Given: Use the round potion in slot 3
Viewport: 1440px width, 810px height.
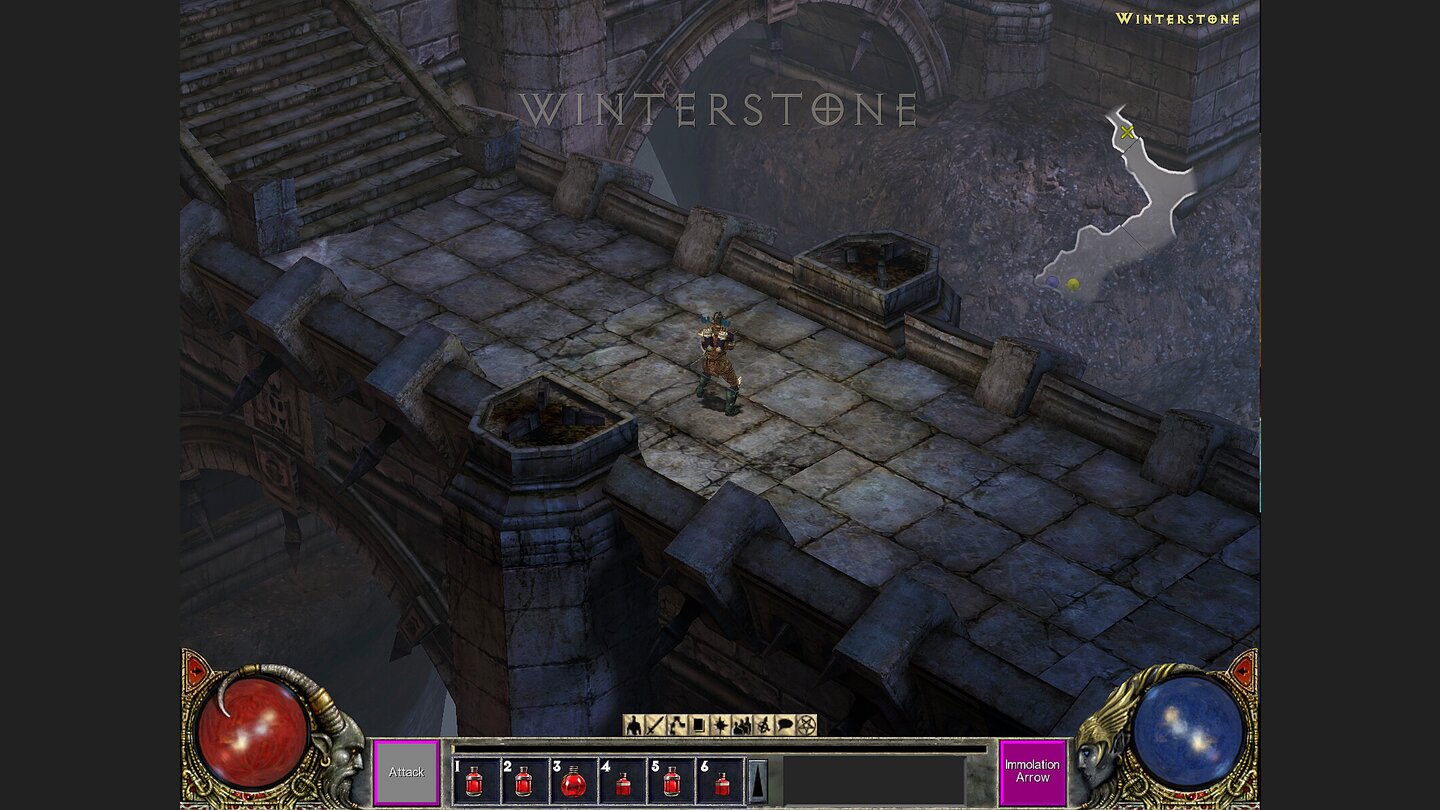Looking at the screenshot, I should click(x=572, y=781).
